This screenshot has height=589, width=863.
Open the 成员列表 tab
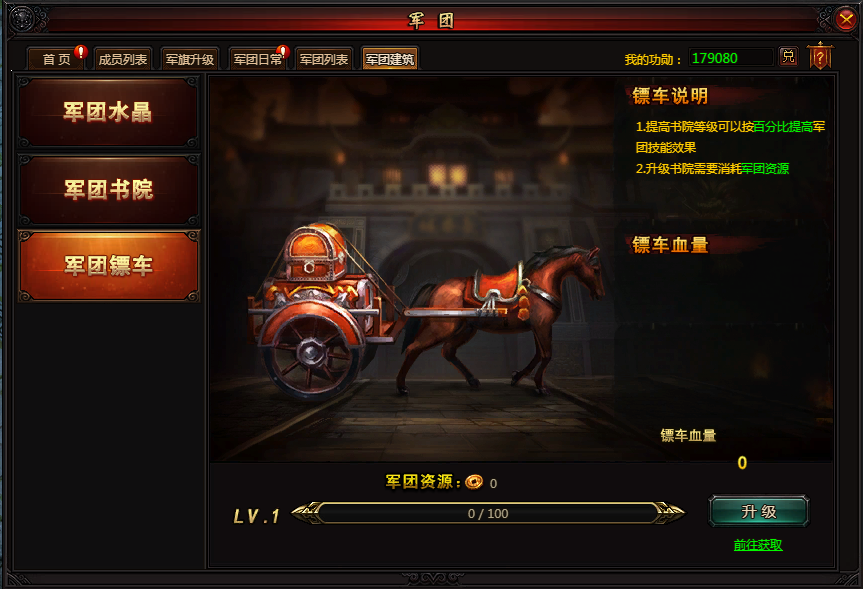pyautogui.click(x=122, y=59)
